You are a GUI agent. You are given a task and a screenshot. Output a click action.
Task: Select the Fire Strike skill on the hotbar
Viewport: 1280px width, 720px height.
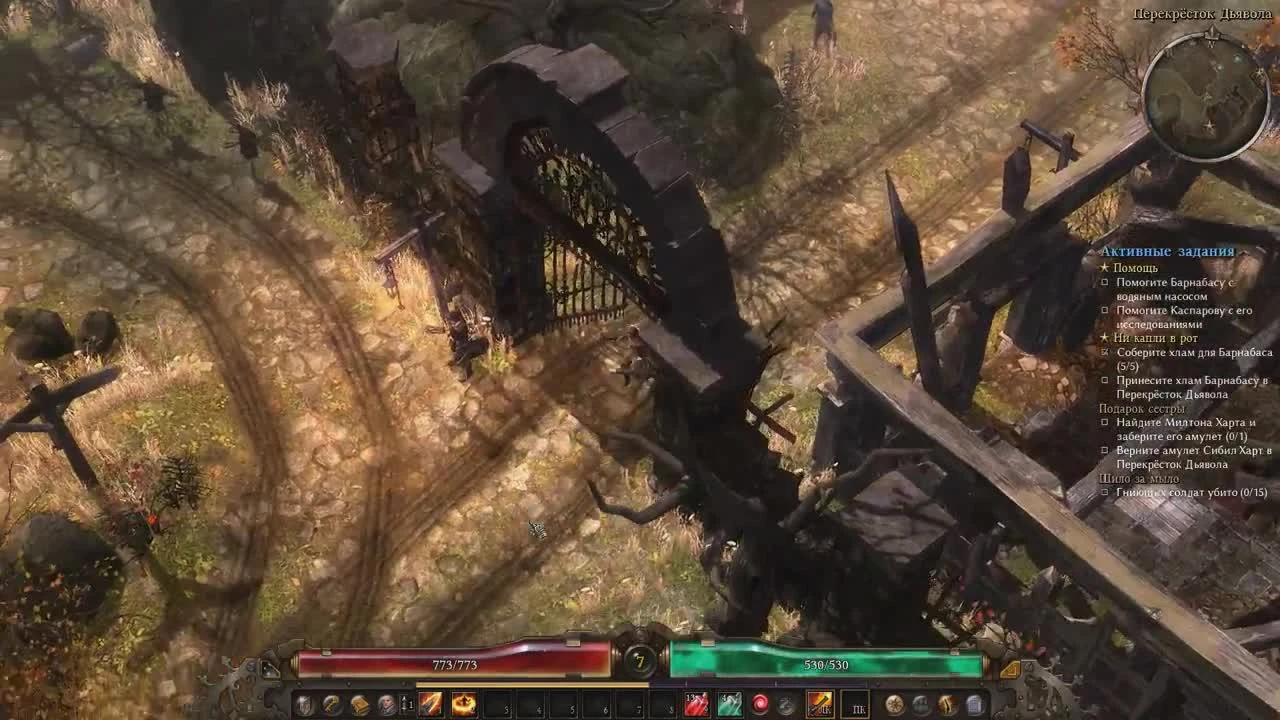pyautogui.click(x=429, y=703)
